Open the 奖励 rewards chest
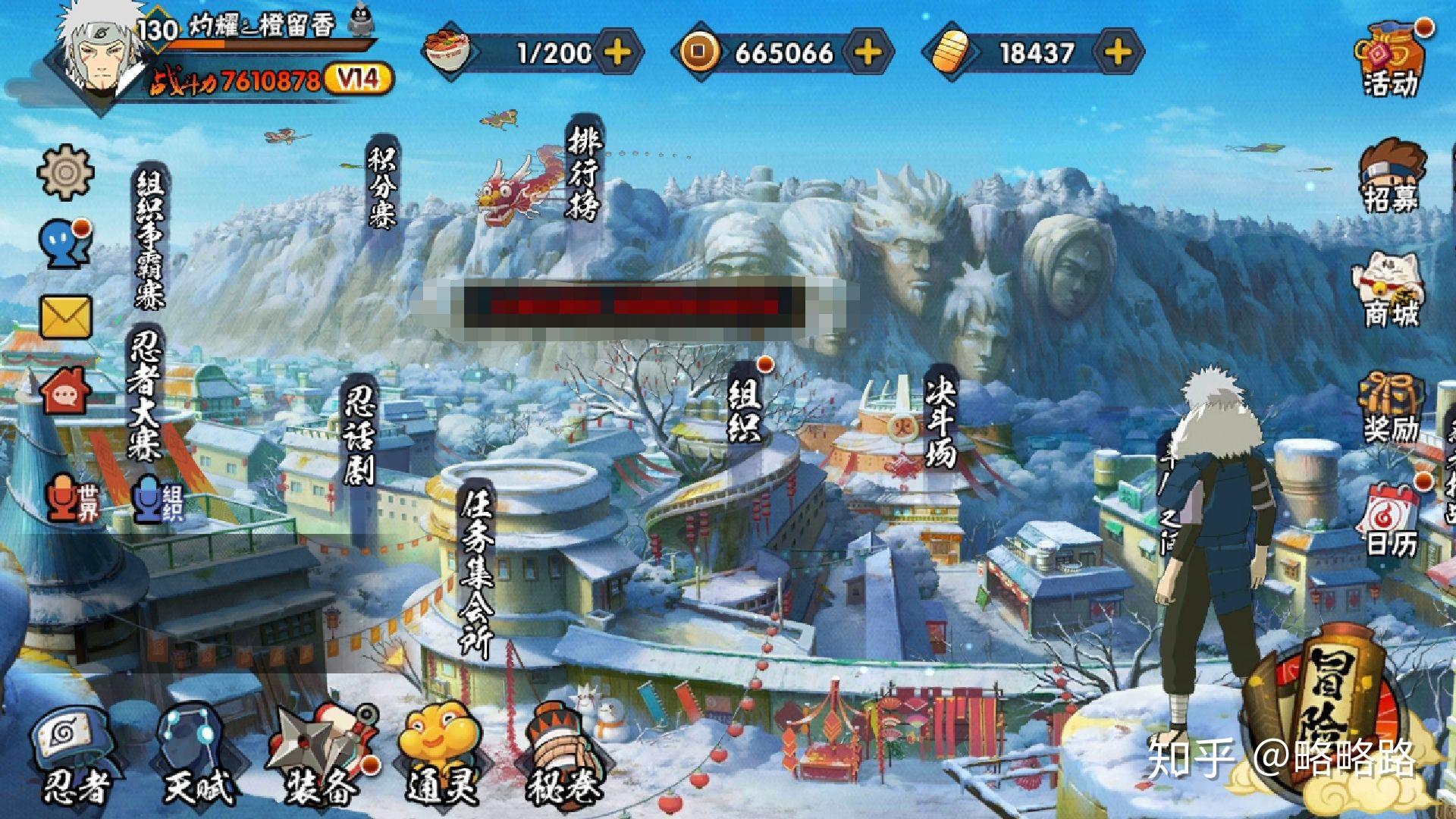Screen dimensions: 1456x819 coord(1391,407)
